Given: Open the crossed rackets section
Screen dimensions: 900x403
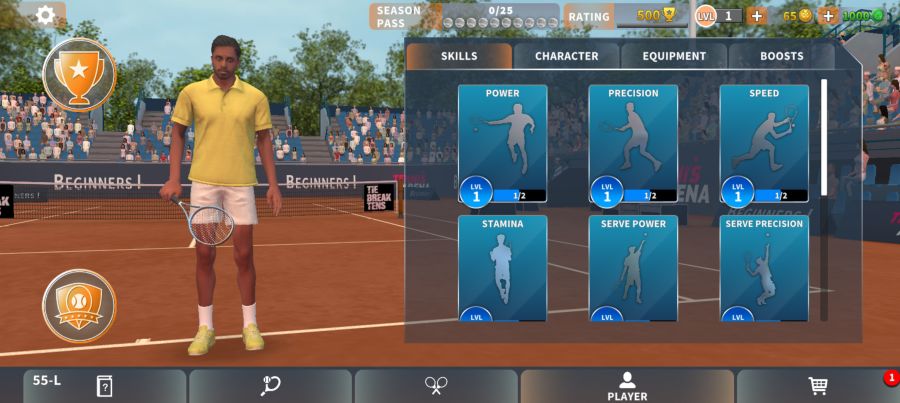Looking at the screenshot, I should (x=436, y=386).
